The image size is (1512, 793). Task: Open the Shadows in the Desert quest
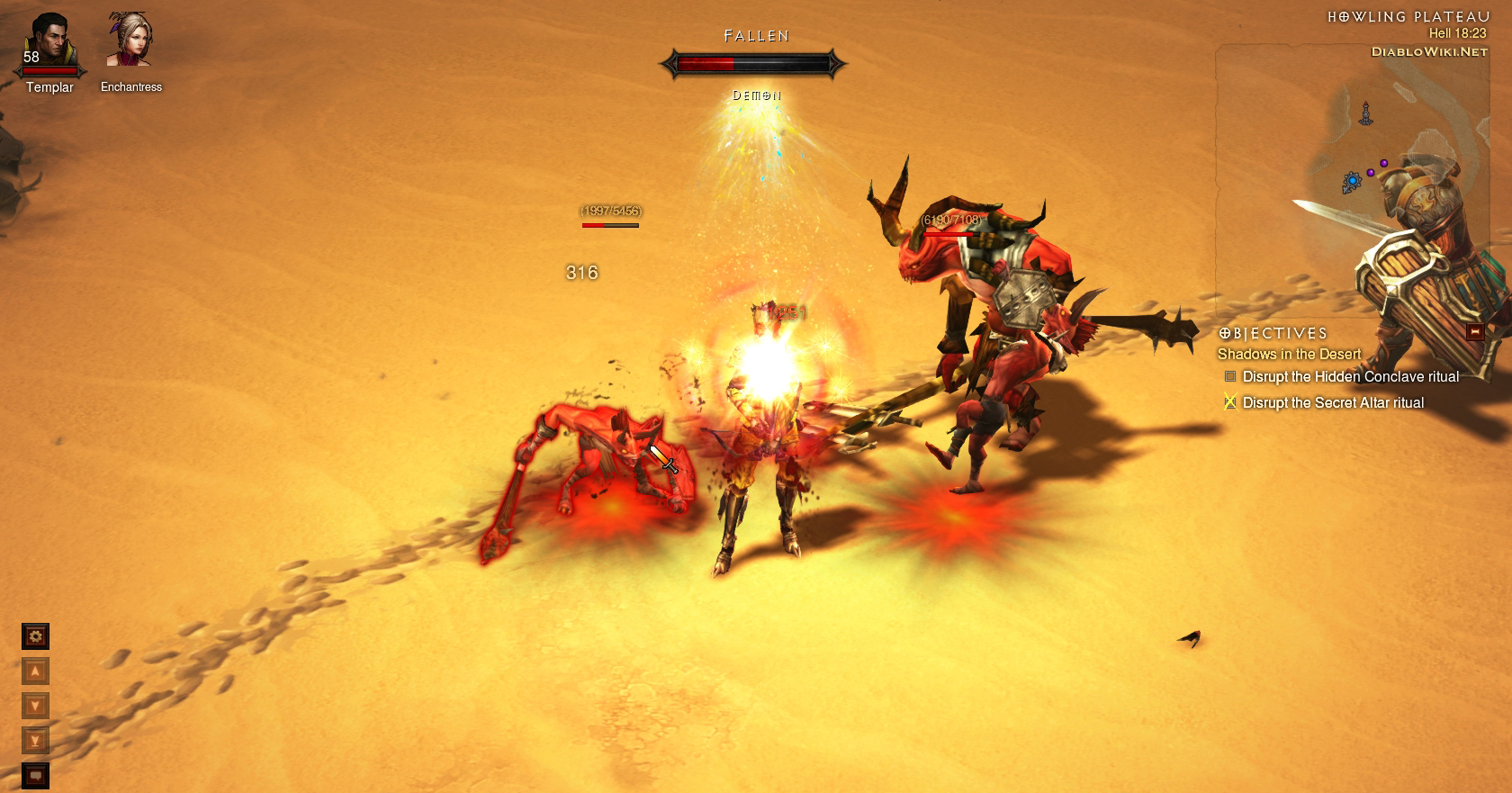(1289, 355)
